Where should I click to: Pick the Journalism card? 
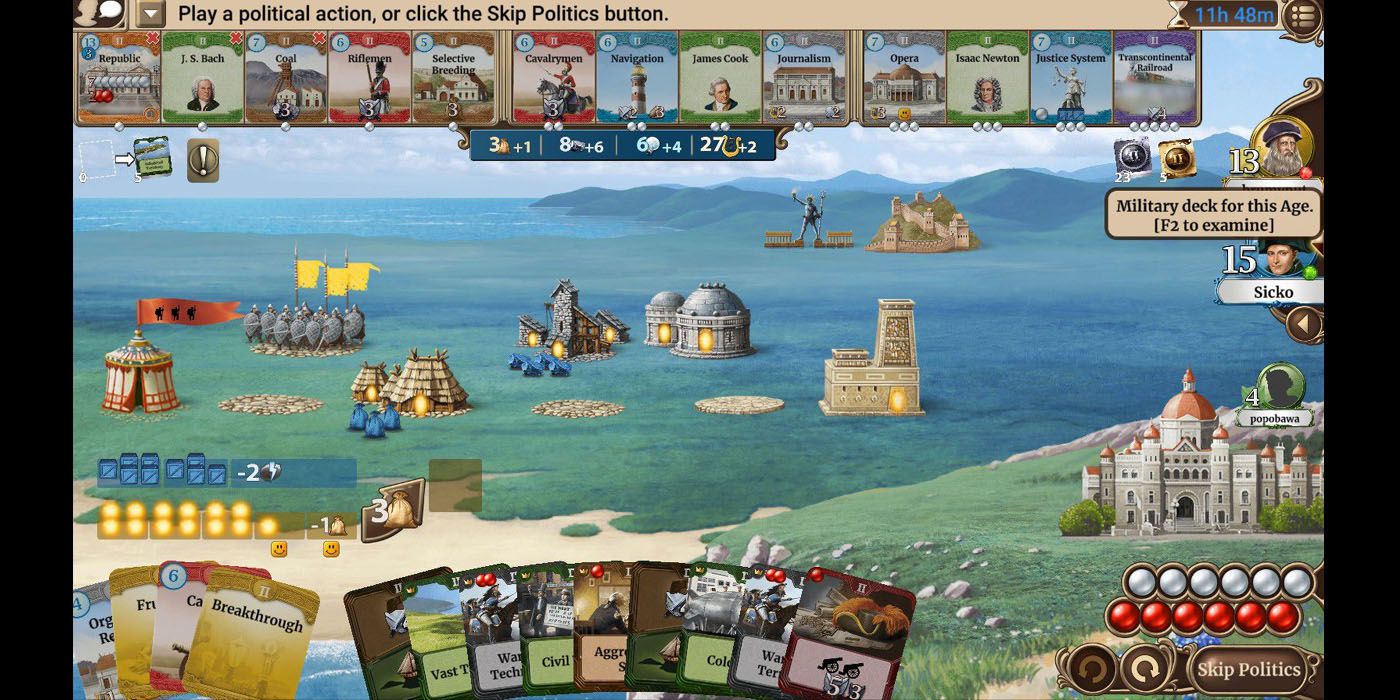804,78
